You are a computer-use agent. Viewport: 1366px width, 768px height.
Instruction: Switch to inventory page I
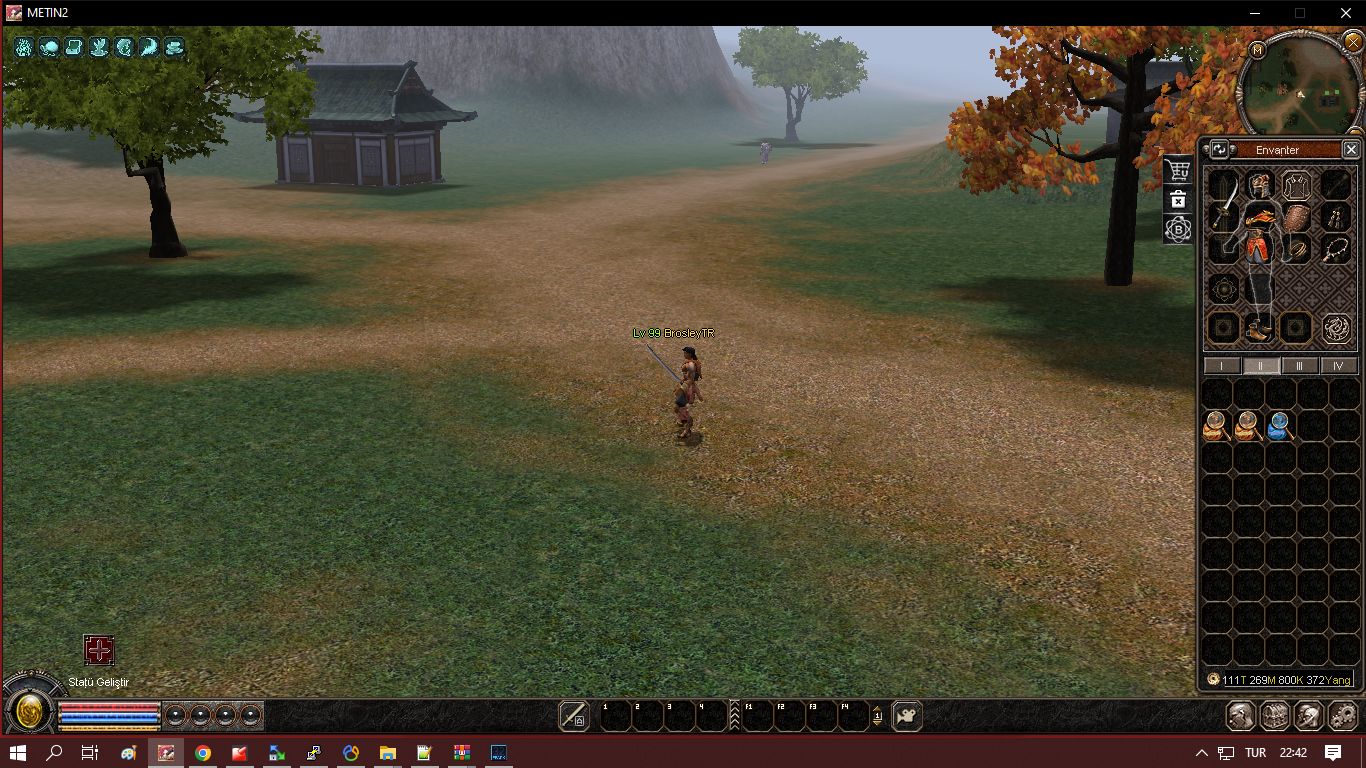[x=1222, y=366]
